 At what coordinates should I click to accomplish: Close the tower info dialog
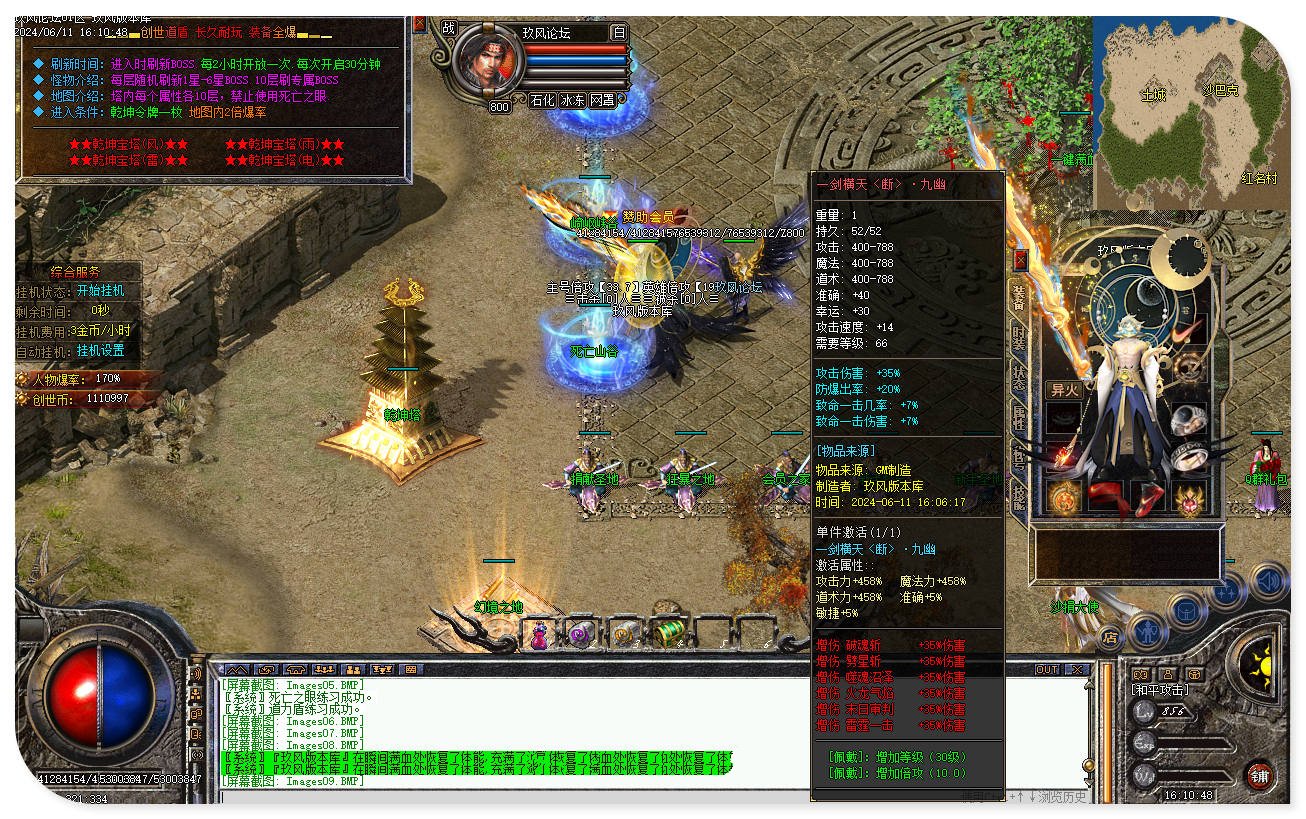419,24
